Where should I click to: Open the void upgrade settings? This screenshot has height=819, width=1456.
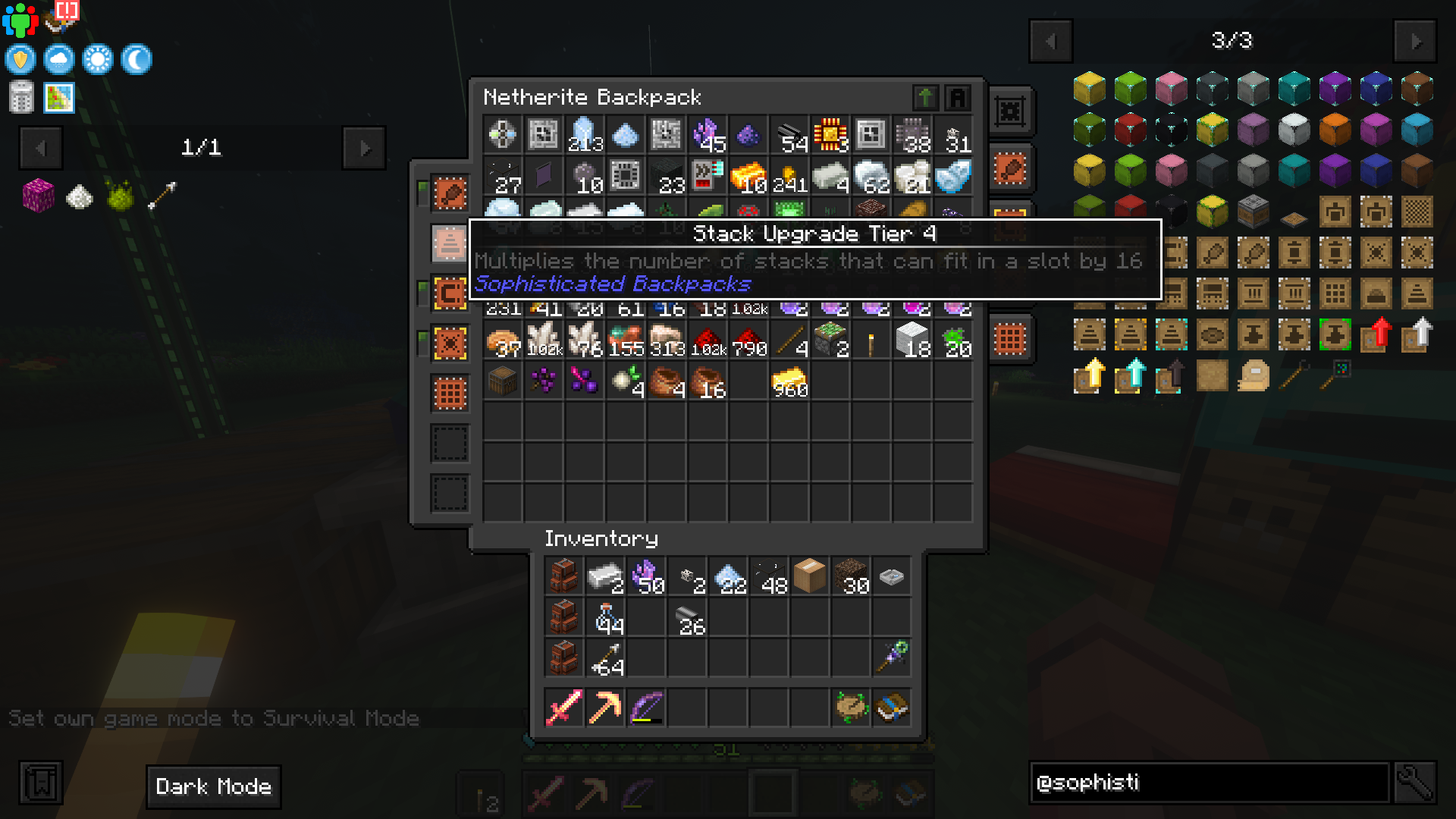point(449,342)
